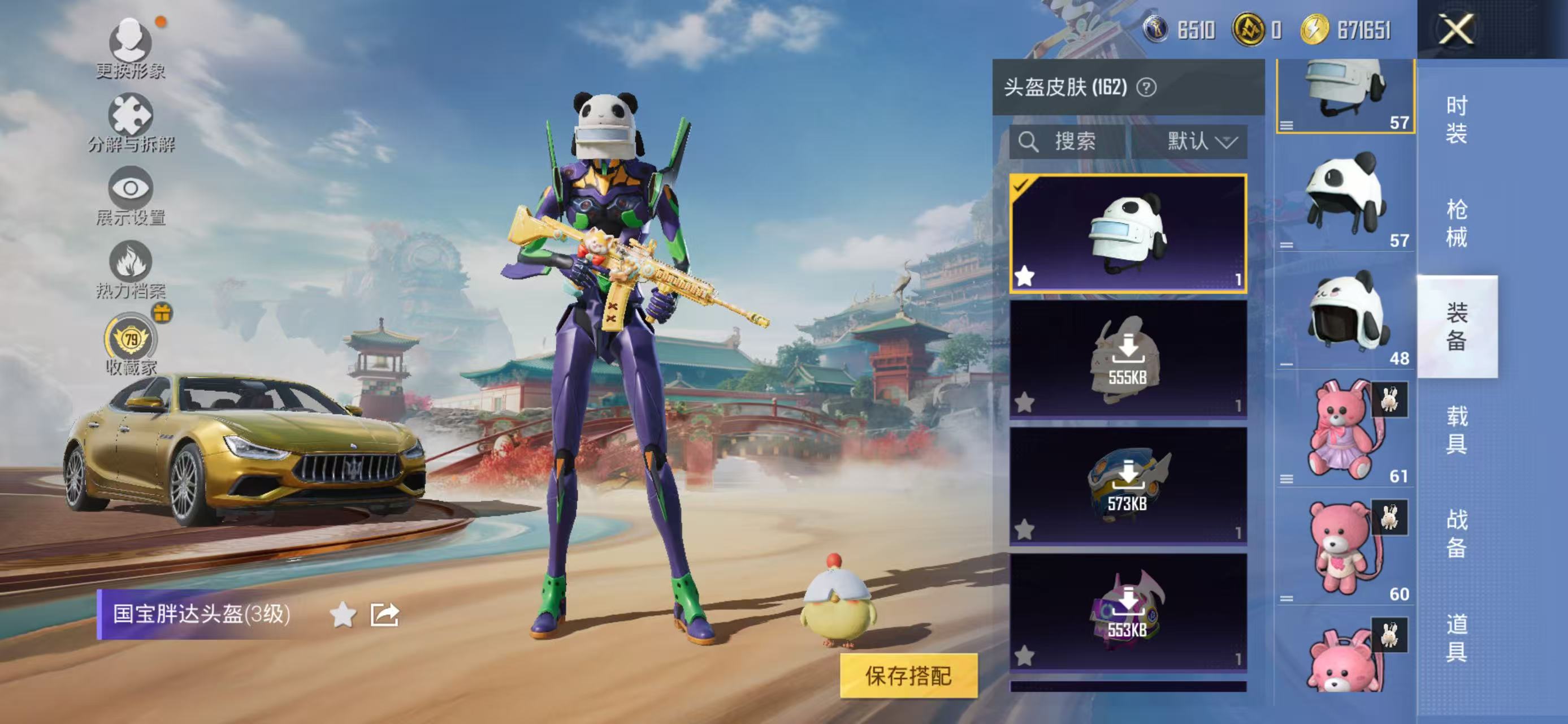Viewport: 1568px width, 724px height.
Task: Select the equipped panda helmet skin tile
Action: pyautogui.click(x=1127, y=234)
